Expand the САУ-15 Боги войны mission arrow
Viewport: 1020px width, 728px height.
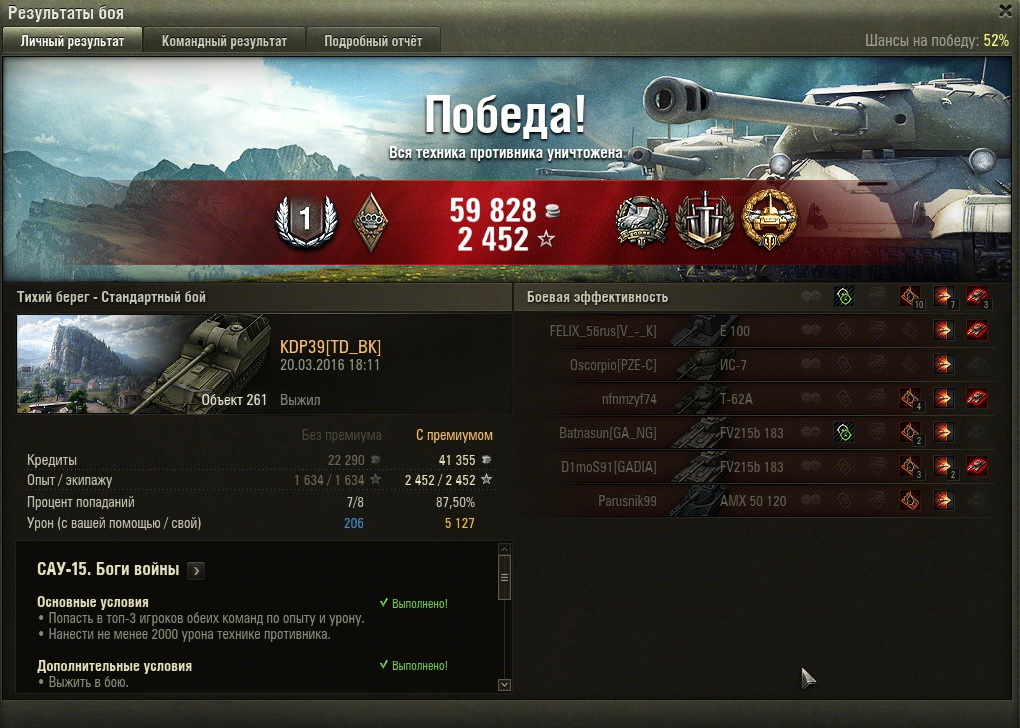coord(196,571)
